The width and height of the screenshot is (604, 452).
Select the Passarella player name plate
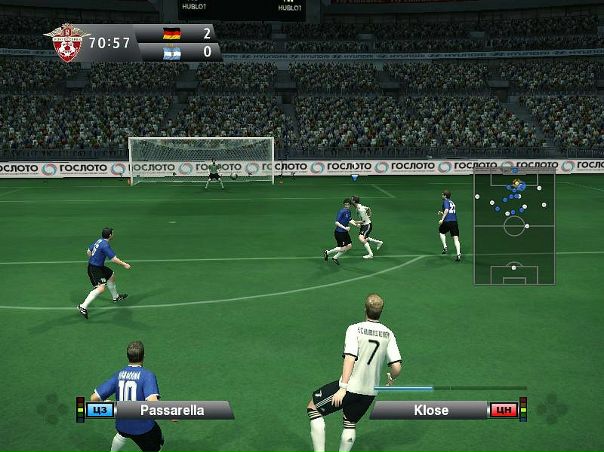pos(172,410)
